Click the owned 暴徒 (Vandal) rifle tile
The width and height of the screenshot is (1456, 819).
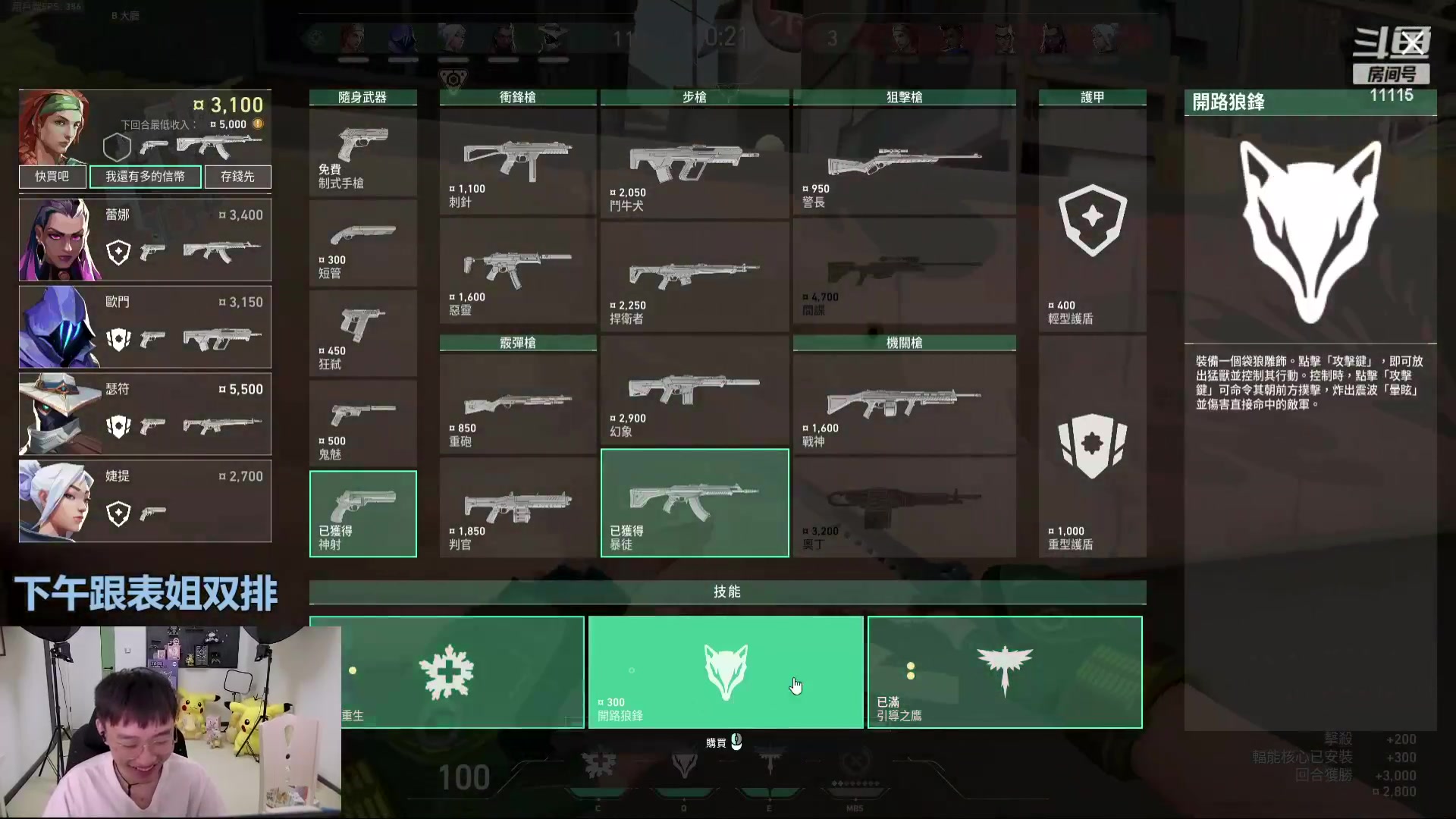(694, 503)
